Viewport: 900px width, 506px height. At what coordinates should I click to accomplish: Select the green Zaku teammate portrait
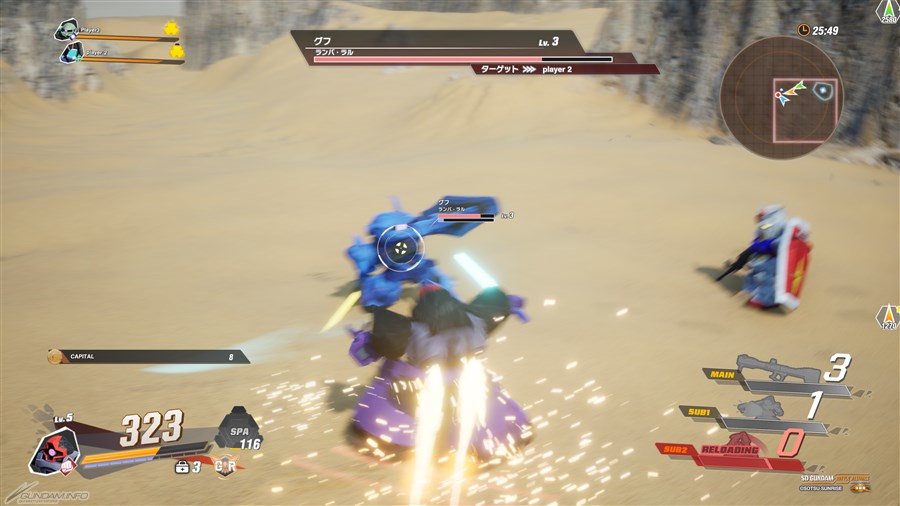pyautogui.click(x=68, y=30)
